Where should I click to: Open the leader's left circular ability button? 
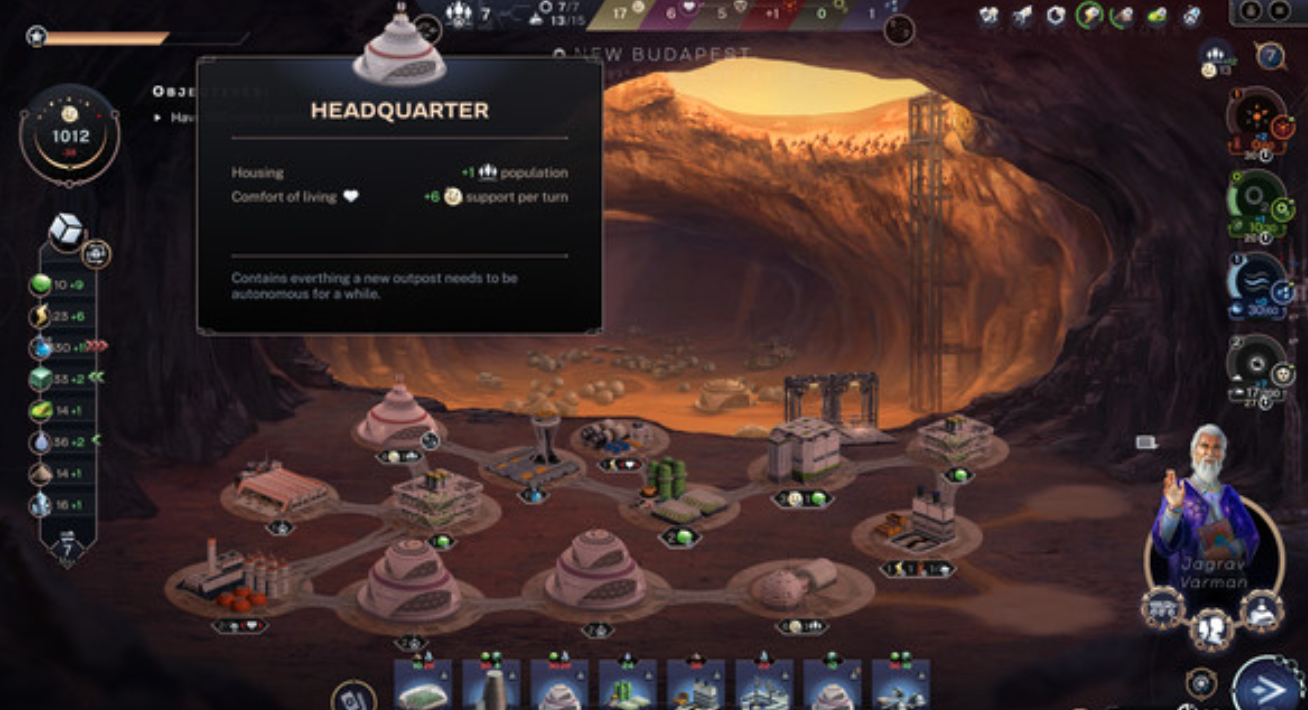point(1163,608)
